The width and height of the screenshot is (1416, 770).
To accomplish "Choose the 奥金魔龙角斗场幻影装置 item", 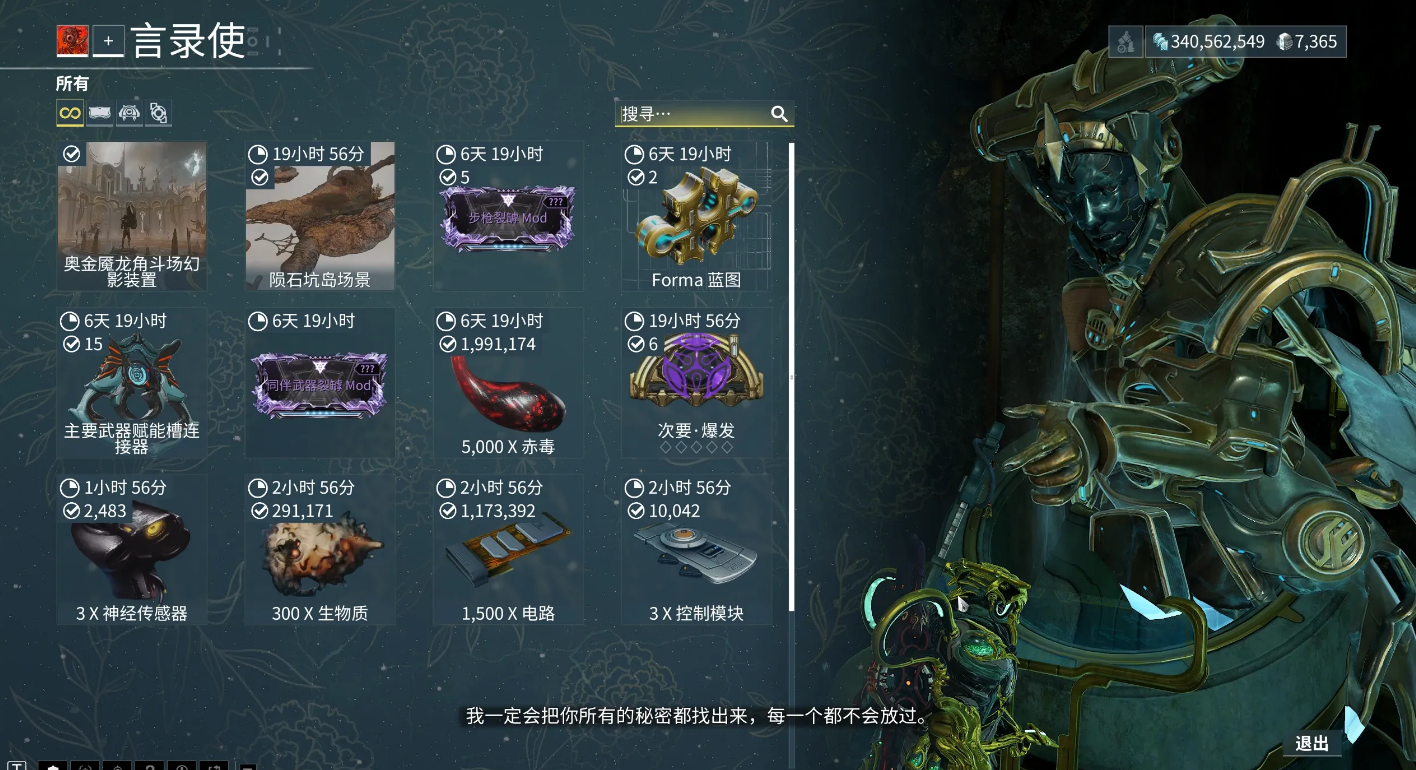I will (x=132, y=217).
